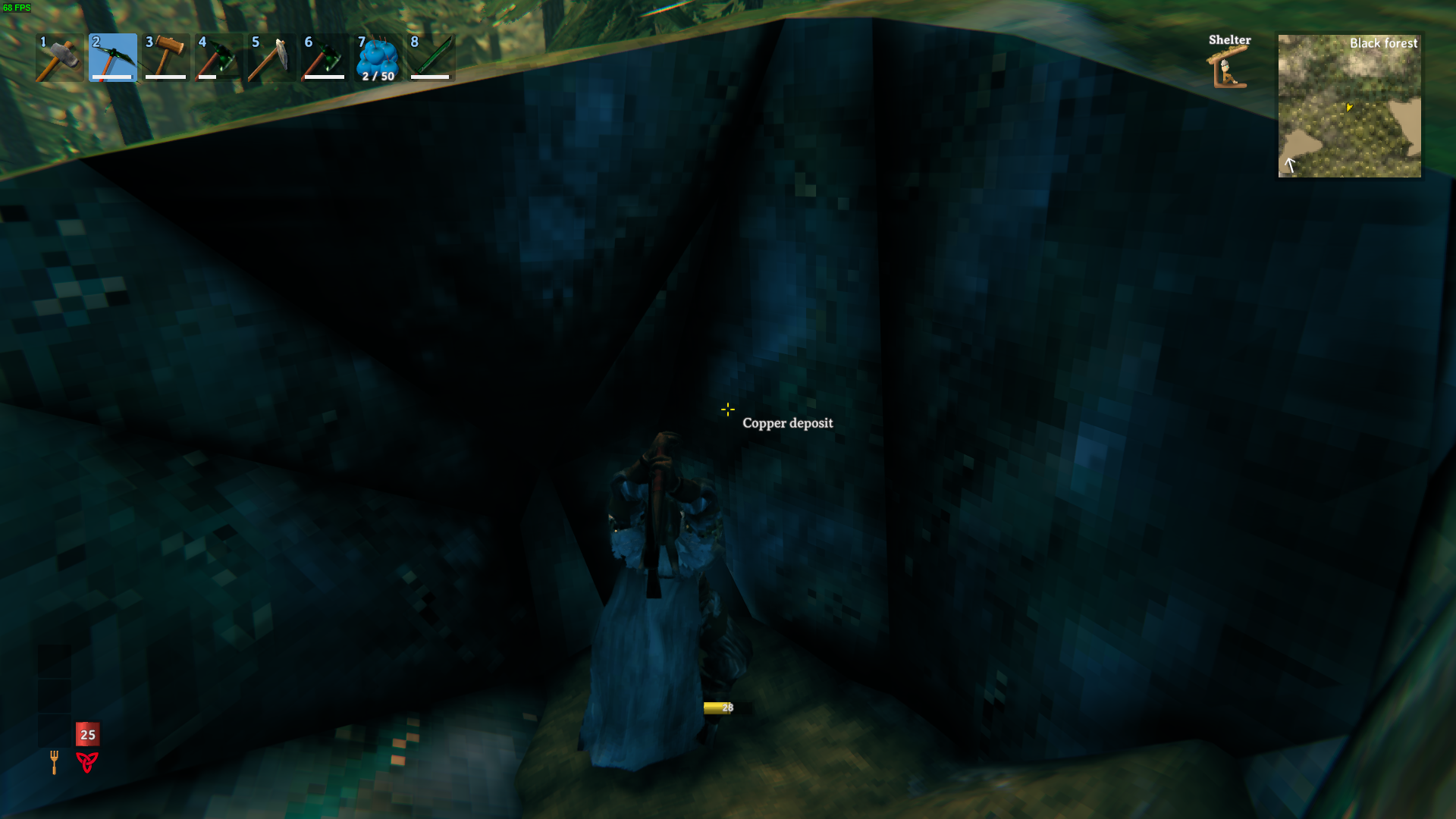Select the axe in hotbar slot 4
This screenshot has height=819, width=1456.
[218, 58]
